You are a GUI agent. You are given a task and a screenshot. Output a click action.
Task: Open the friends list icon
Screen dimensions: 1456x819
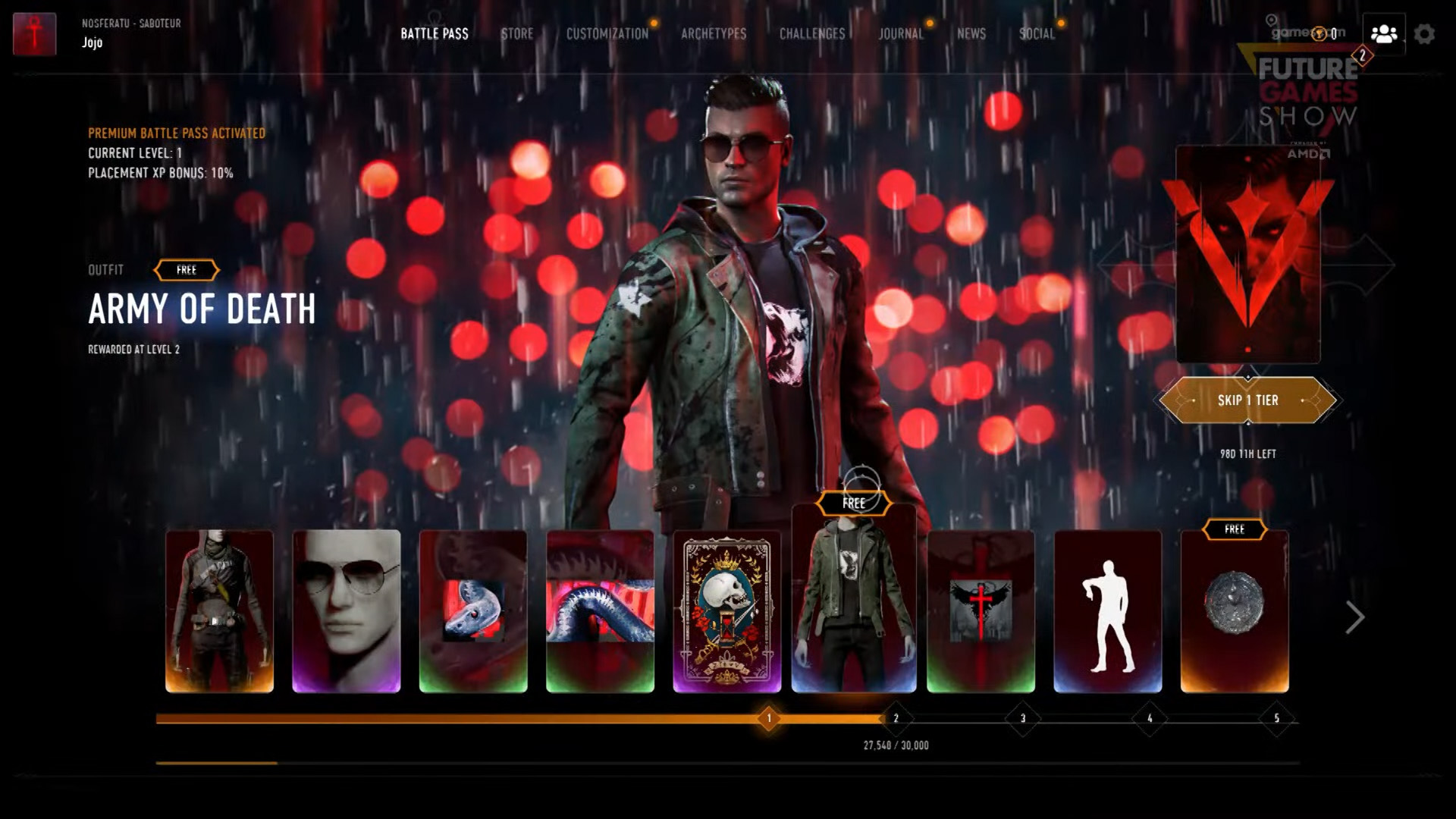1383,33
